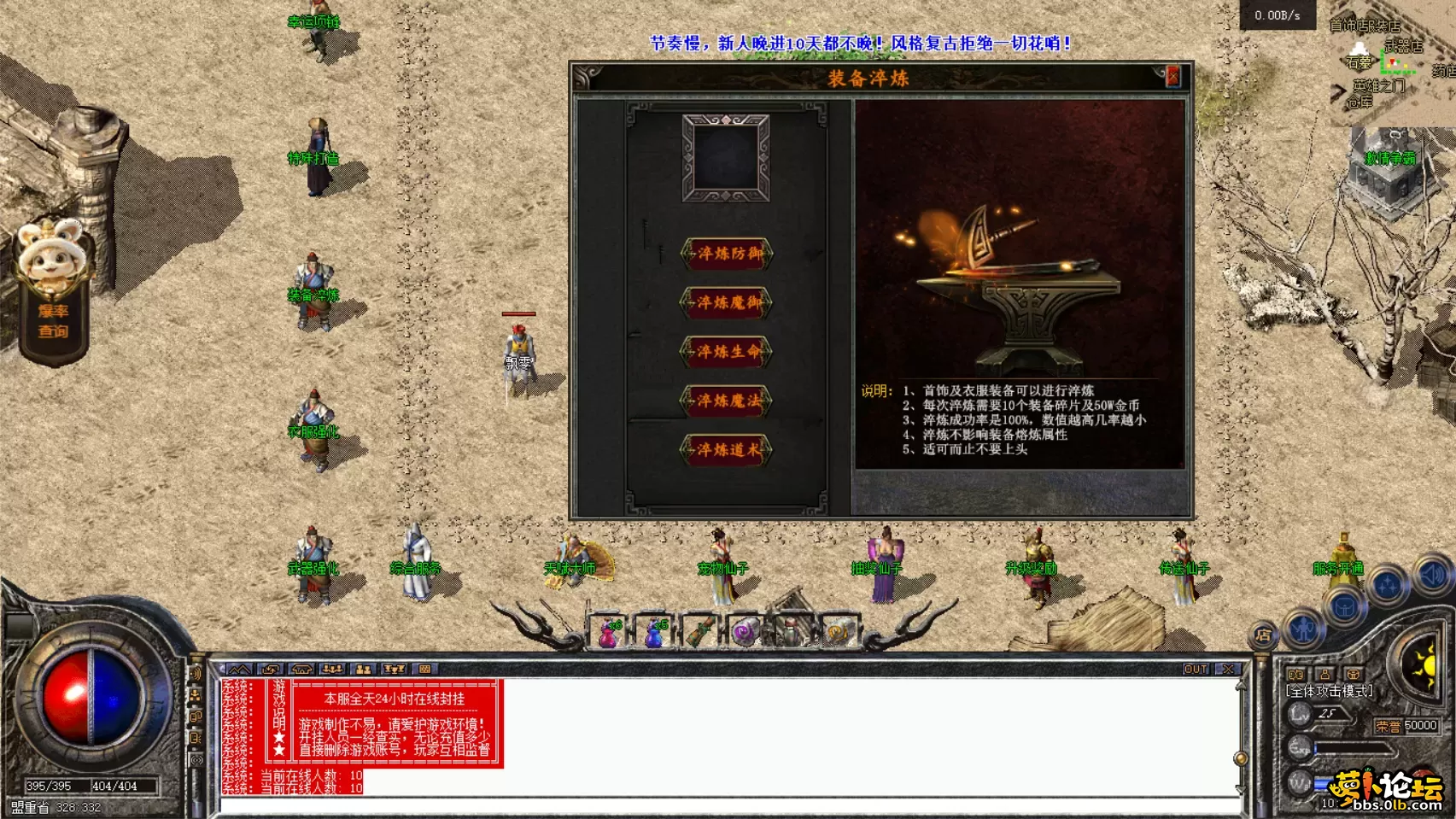Use the blue mana potion in hotbar
This screenshot has width=1456, height=819.
pos(654,634)
